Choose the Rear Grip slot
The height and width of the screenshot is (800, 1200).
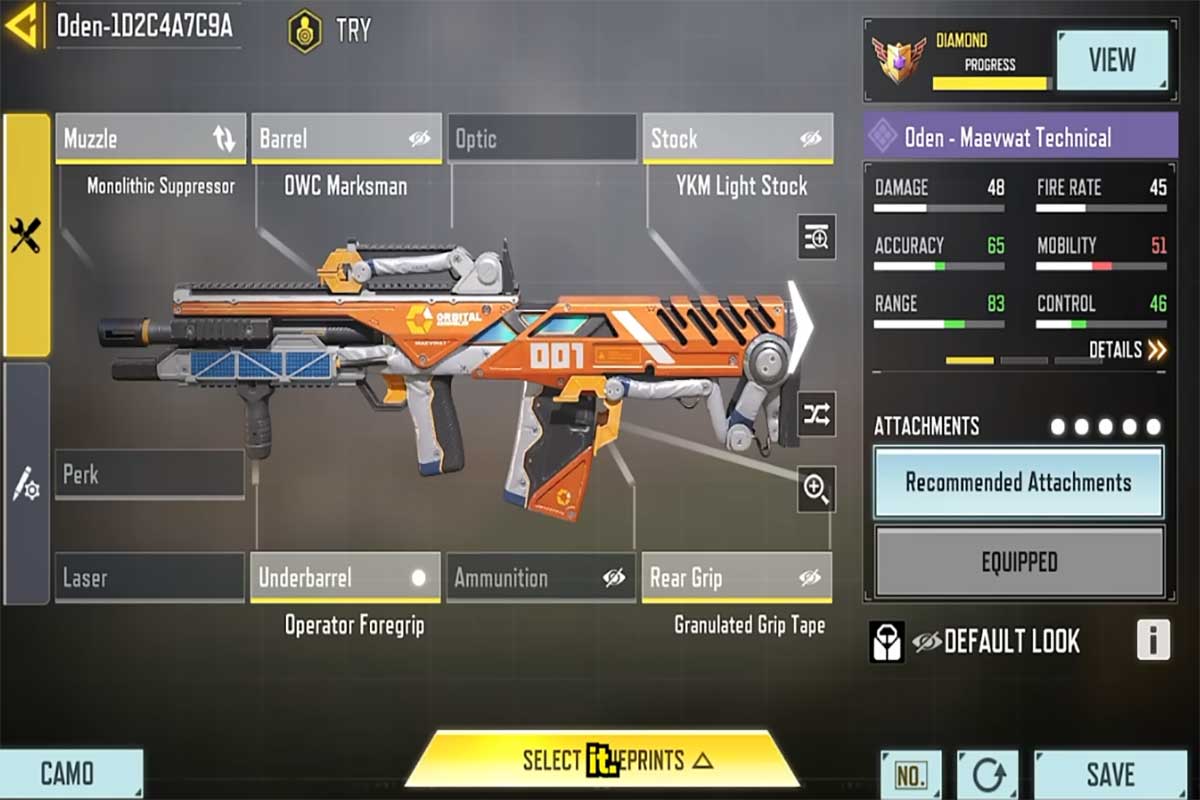pyautogui.click(x=737, y=578)
